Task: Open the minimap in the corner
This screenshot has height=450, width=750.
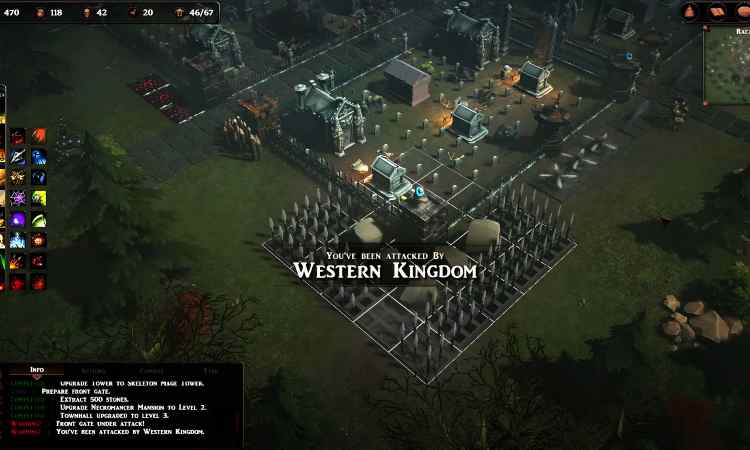Action: (727, 66)
